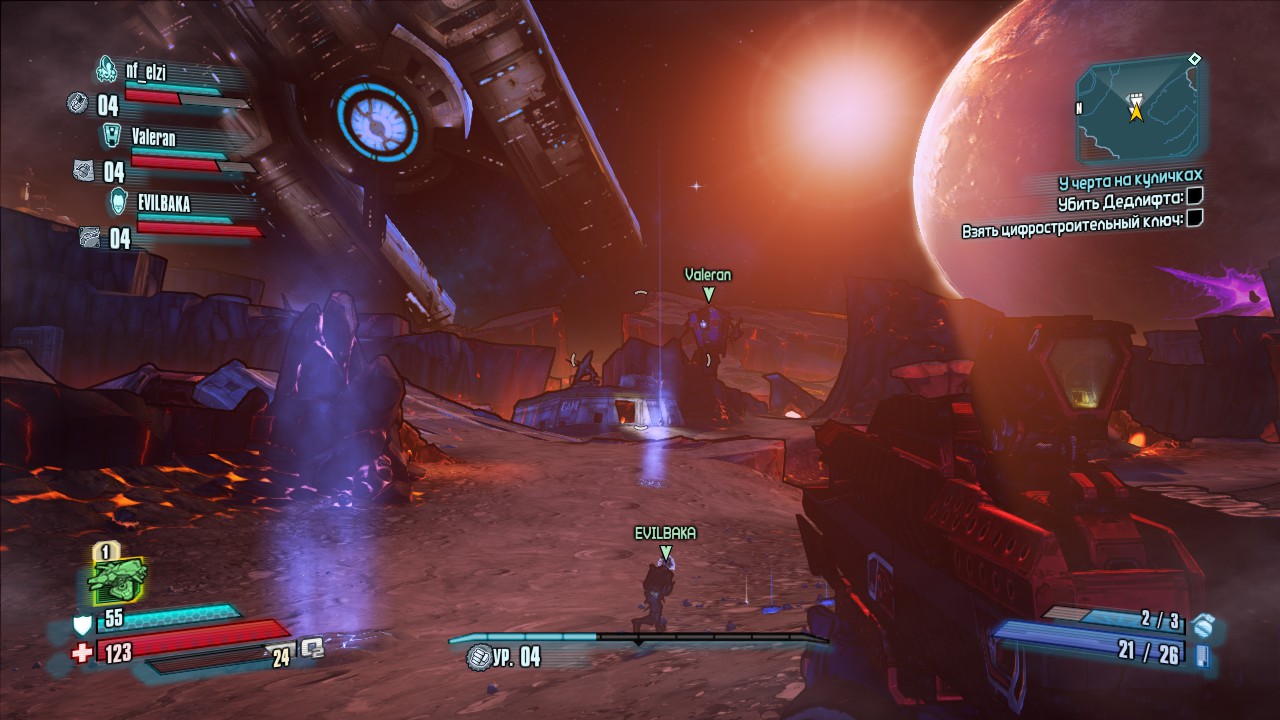Image resolution: width=1280 pixels, height=720 pixels.
Task: Select teammate EVILBAKA in the party list
Action: pos(162,204)
